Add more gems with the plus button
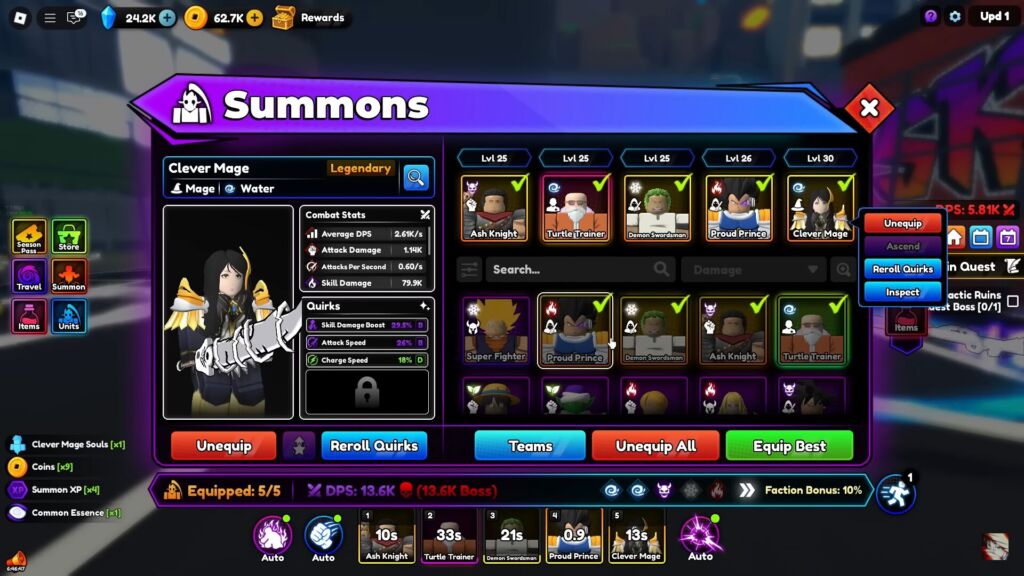 167,17
